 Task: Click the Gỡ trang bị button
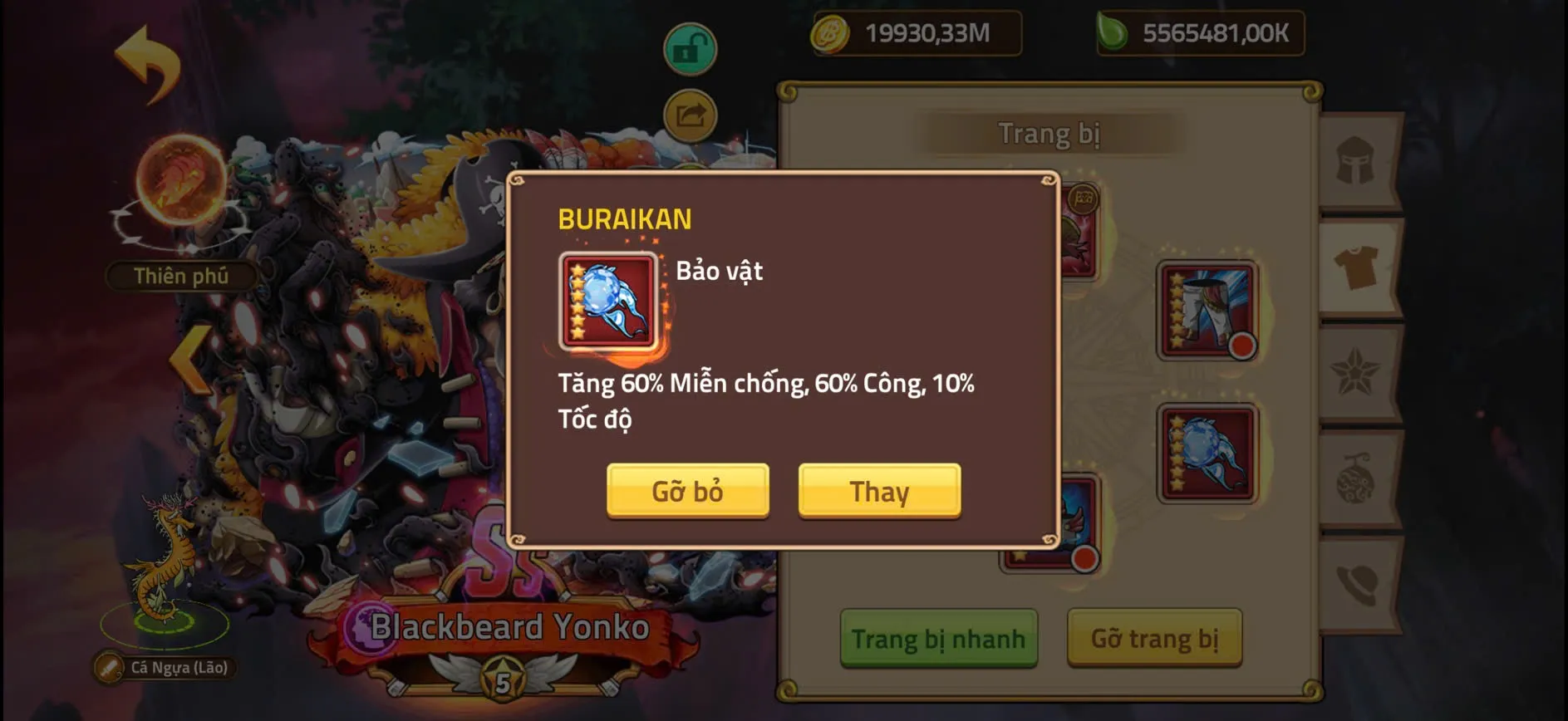click(1155, 640)
